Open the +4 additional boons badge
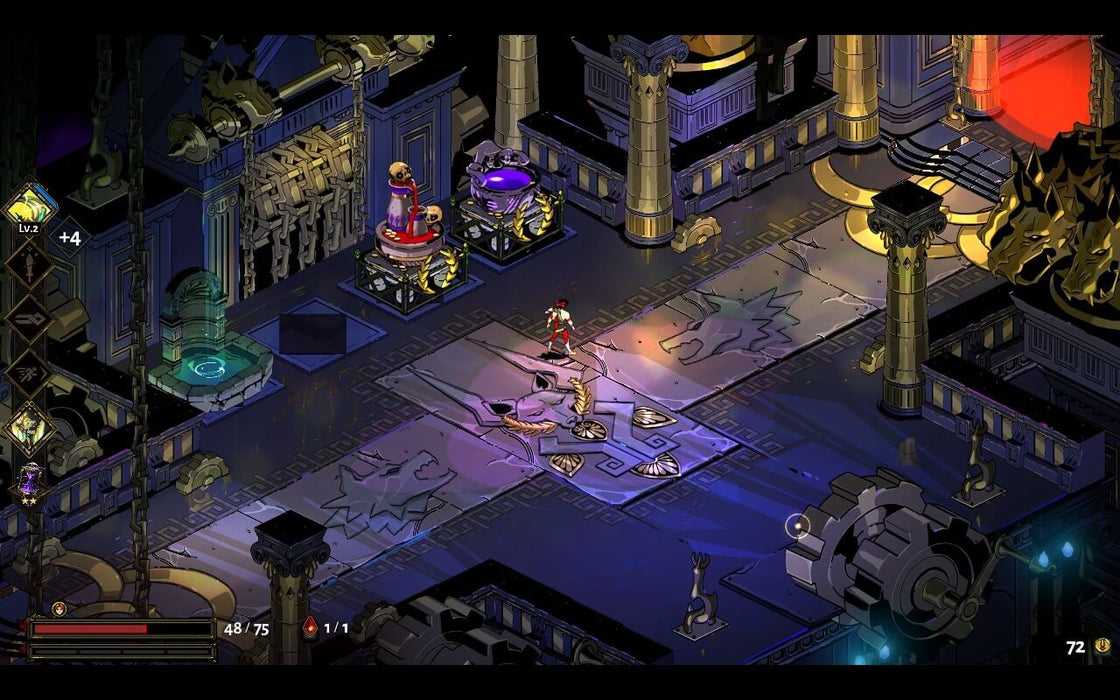Viewport: 1120px width, 700px height. pyautogui.click(x=69, y=238)
